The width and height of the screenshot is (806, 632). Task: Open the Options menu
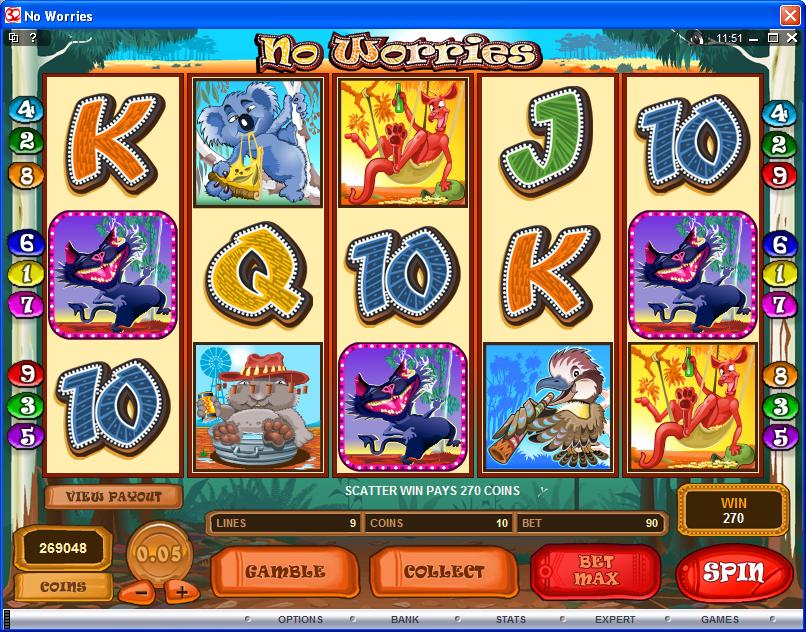pyautogui.click(x=299, y=620)
